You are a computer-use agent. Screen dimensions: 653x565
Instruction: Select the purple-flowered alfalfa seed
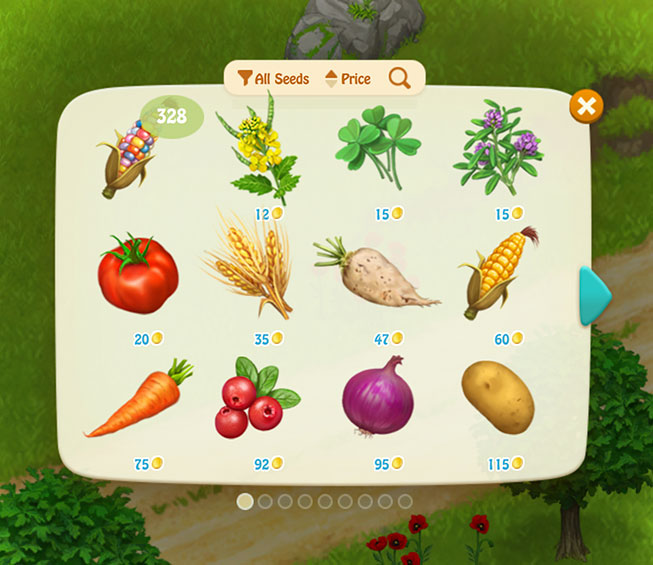497,152
